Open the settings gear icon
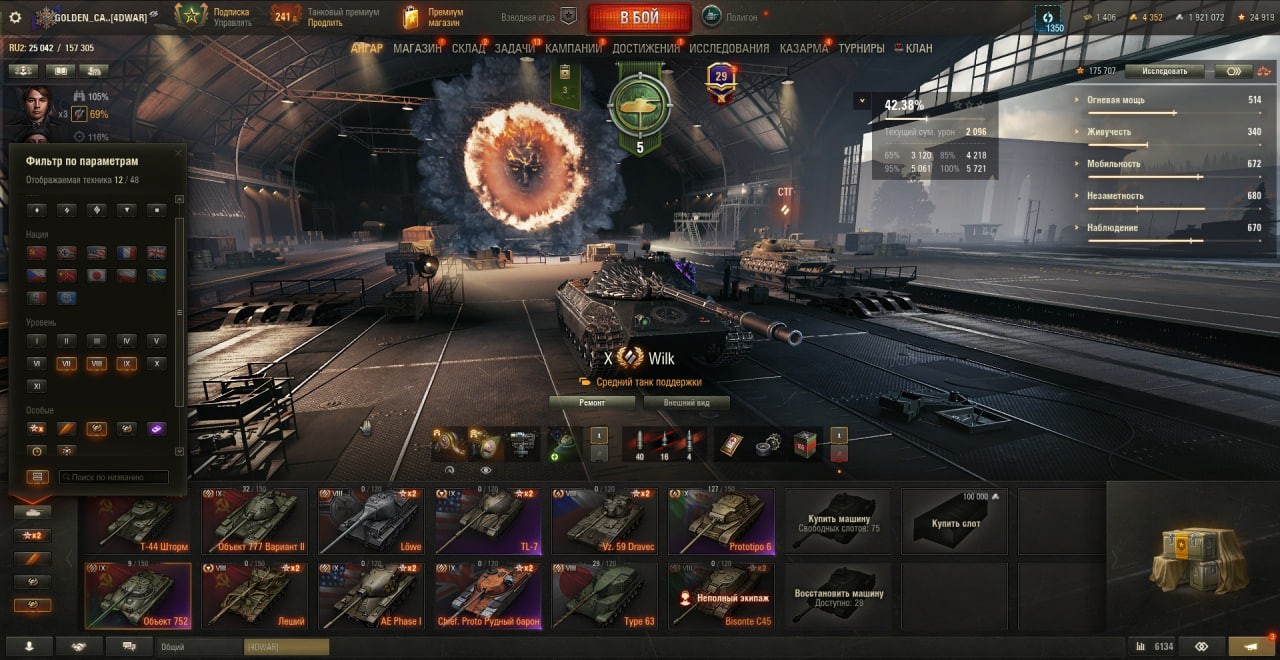Viewport: 1280px width, 660px height. pos(15,17)
